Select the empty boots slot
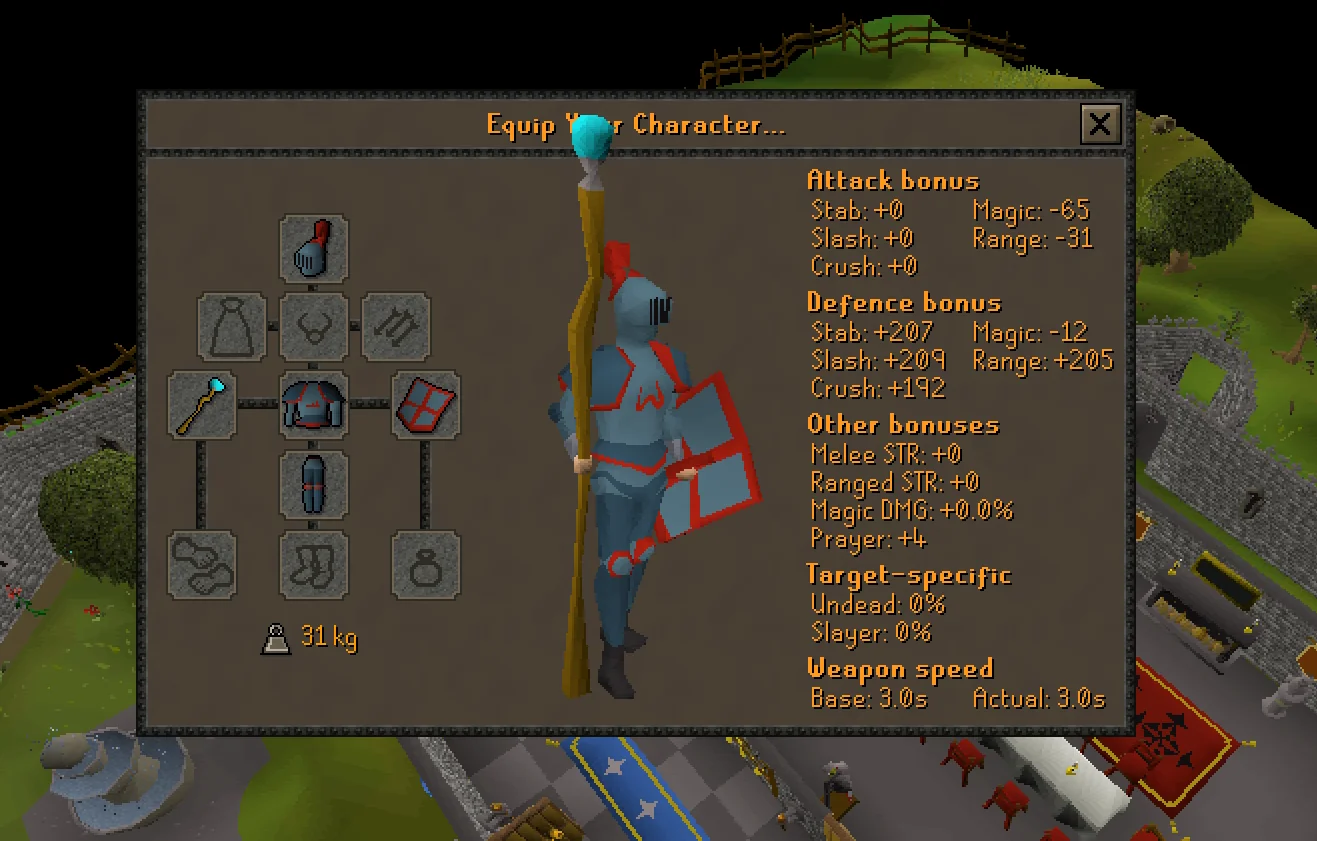1317x841 pixels. (313, 565)
